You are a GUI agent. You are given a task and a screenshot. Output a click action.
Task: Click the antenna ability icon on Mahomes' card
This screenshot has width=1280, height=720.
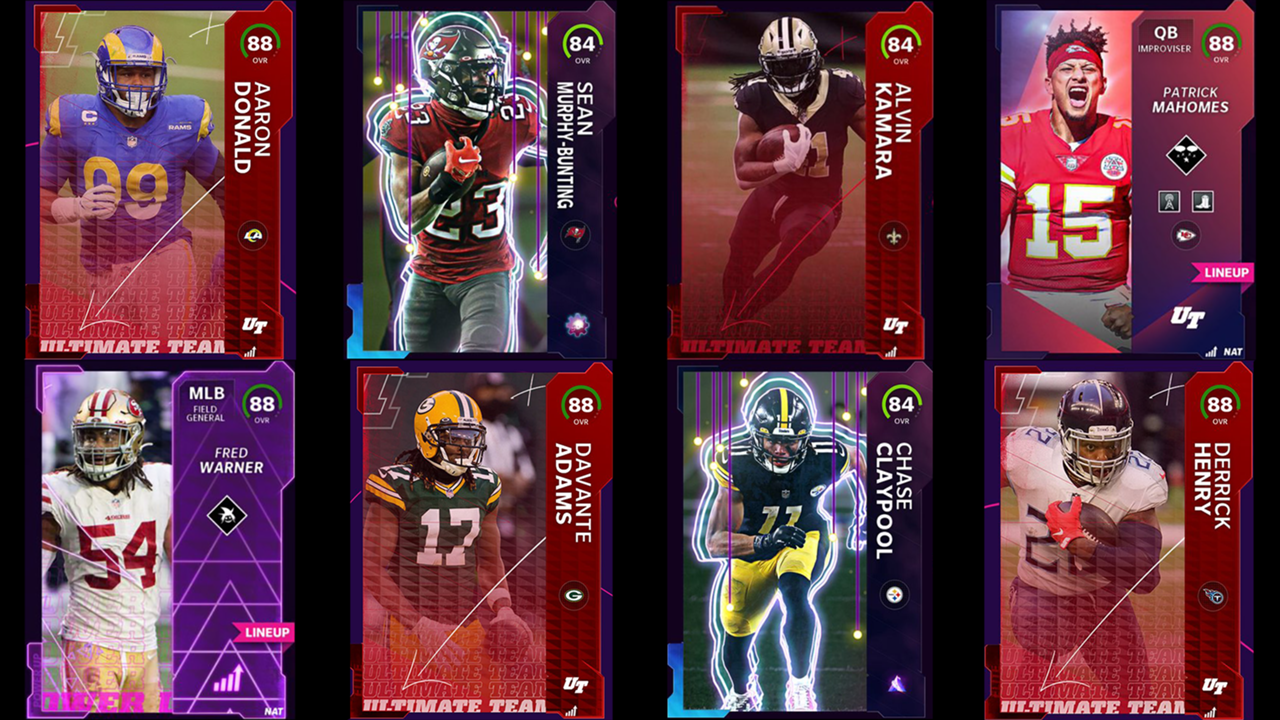click(1170, 201)
